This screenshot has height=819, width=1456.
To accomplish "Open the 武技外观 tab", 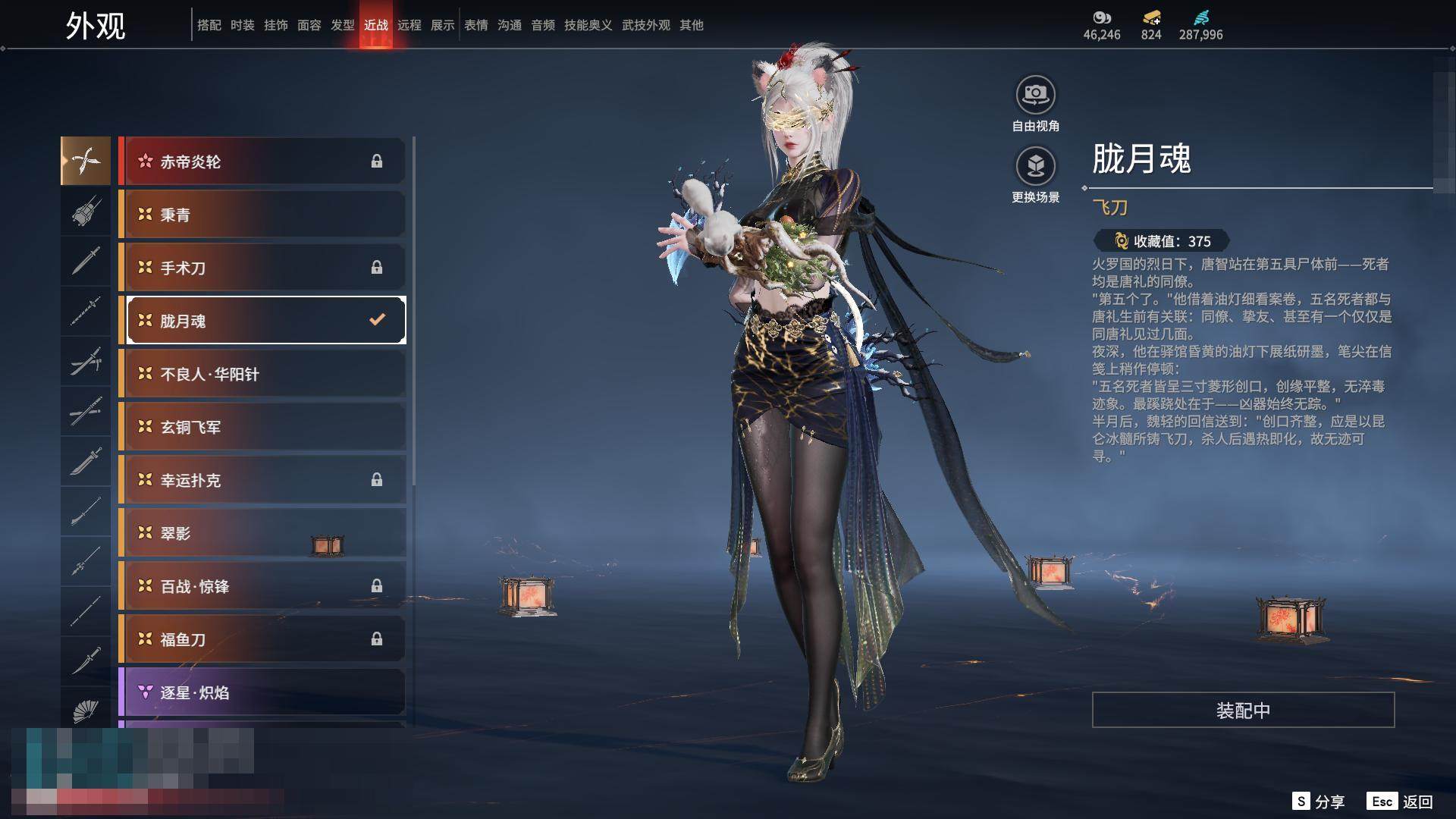I will coord(646,25).
